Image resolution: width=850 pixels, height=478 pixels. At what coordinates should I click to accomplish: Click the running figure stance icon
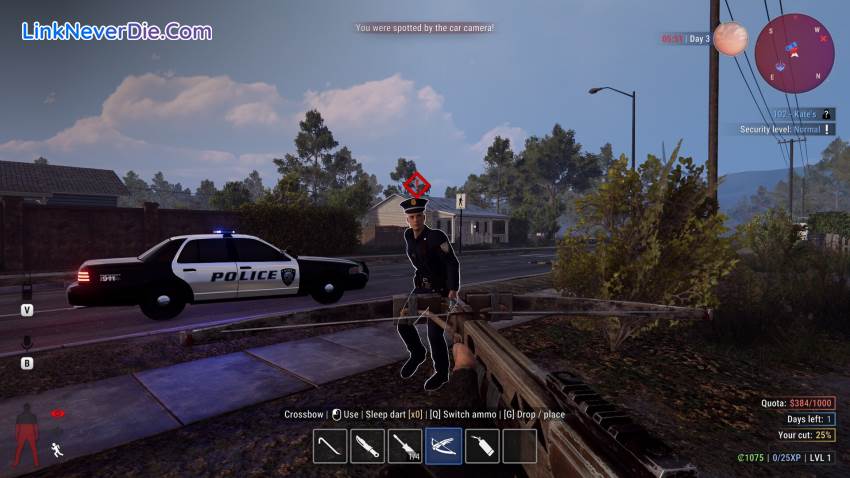click(58, 451)
